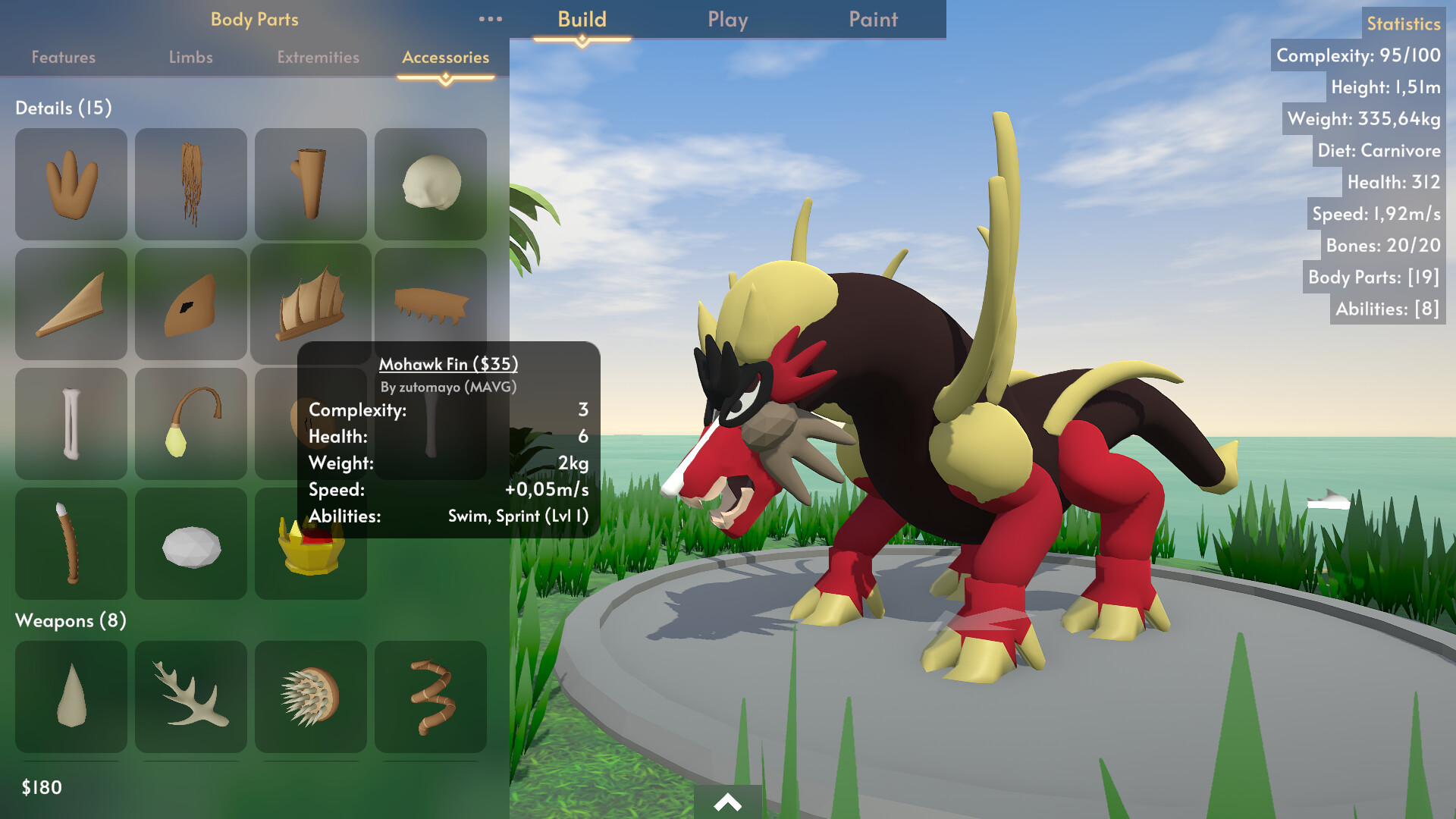Select the sail fin accessory
Viewport: 1456px width, 819px height.
(x=311, y=304)
